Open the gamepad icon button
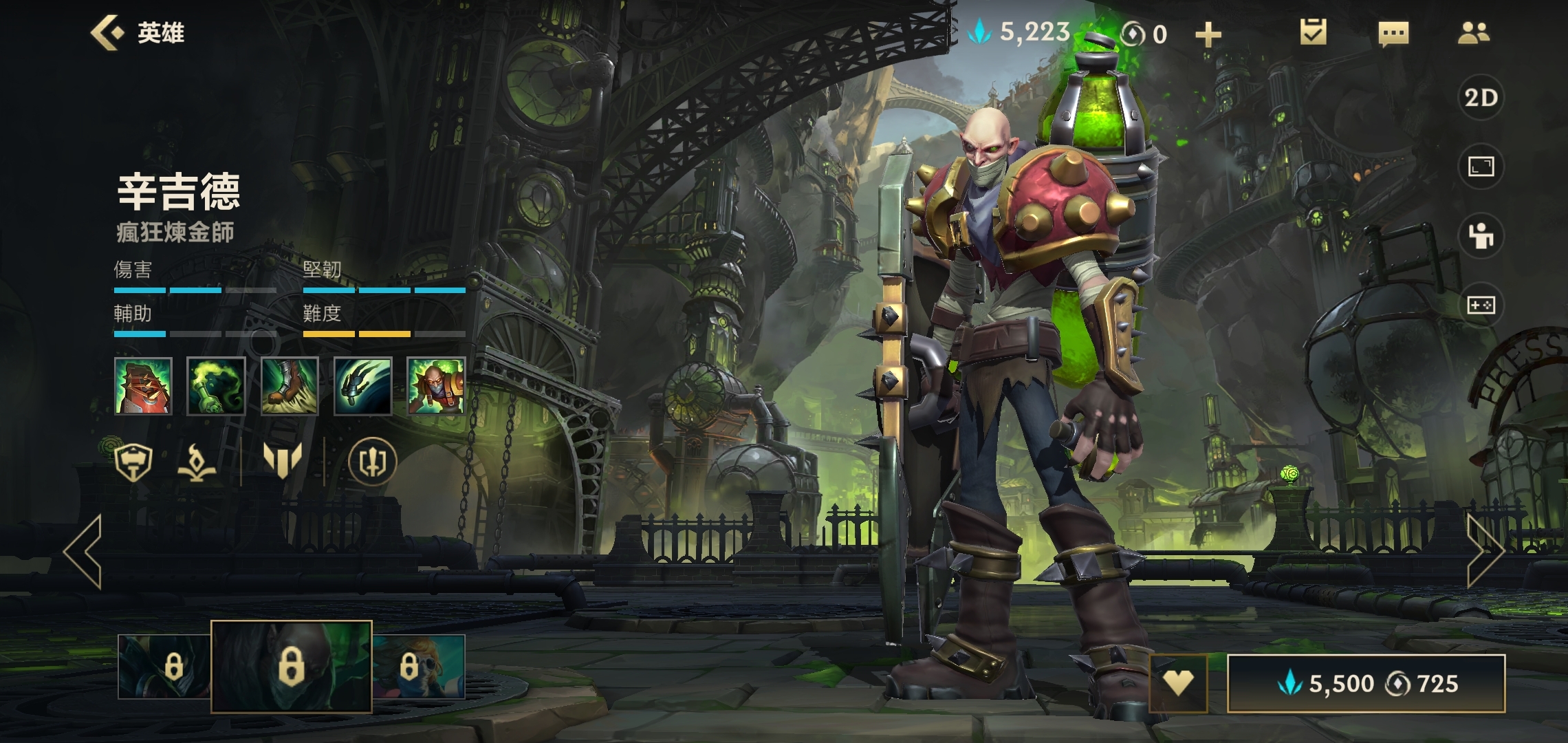Viewport: 1568px width, 743px height. coord(1481,305)
